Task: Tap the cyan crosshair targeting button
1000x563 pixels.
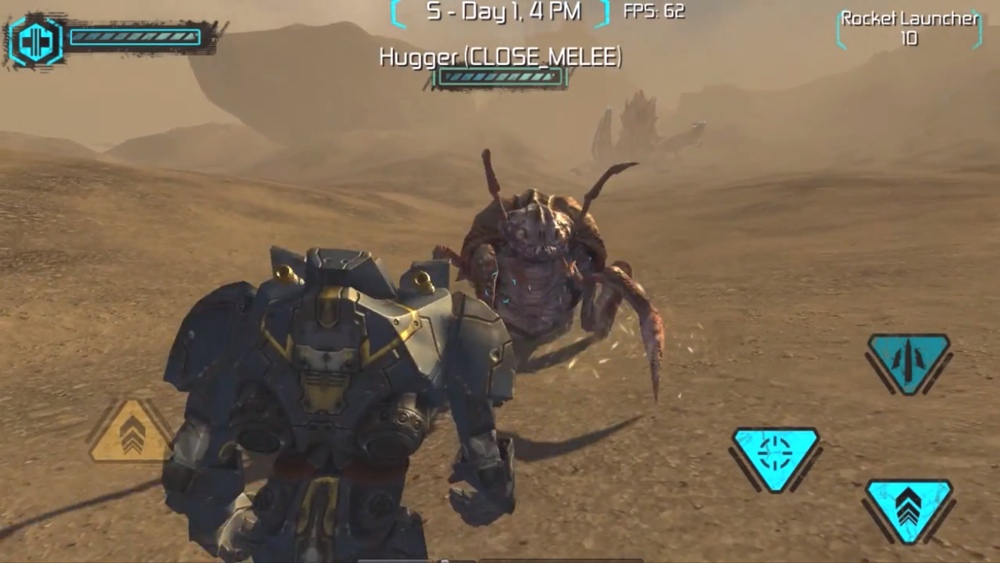Action: tap(775, 456)
